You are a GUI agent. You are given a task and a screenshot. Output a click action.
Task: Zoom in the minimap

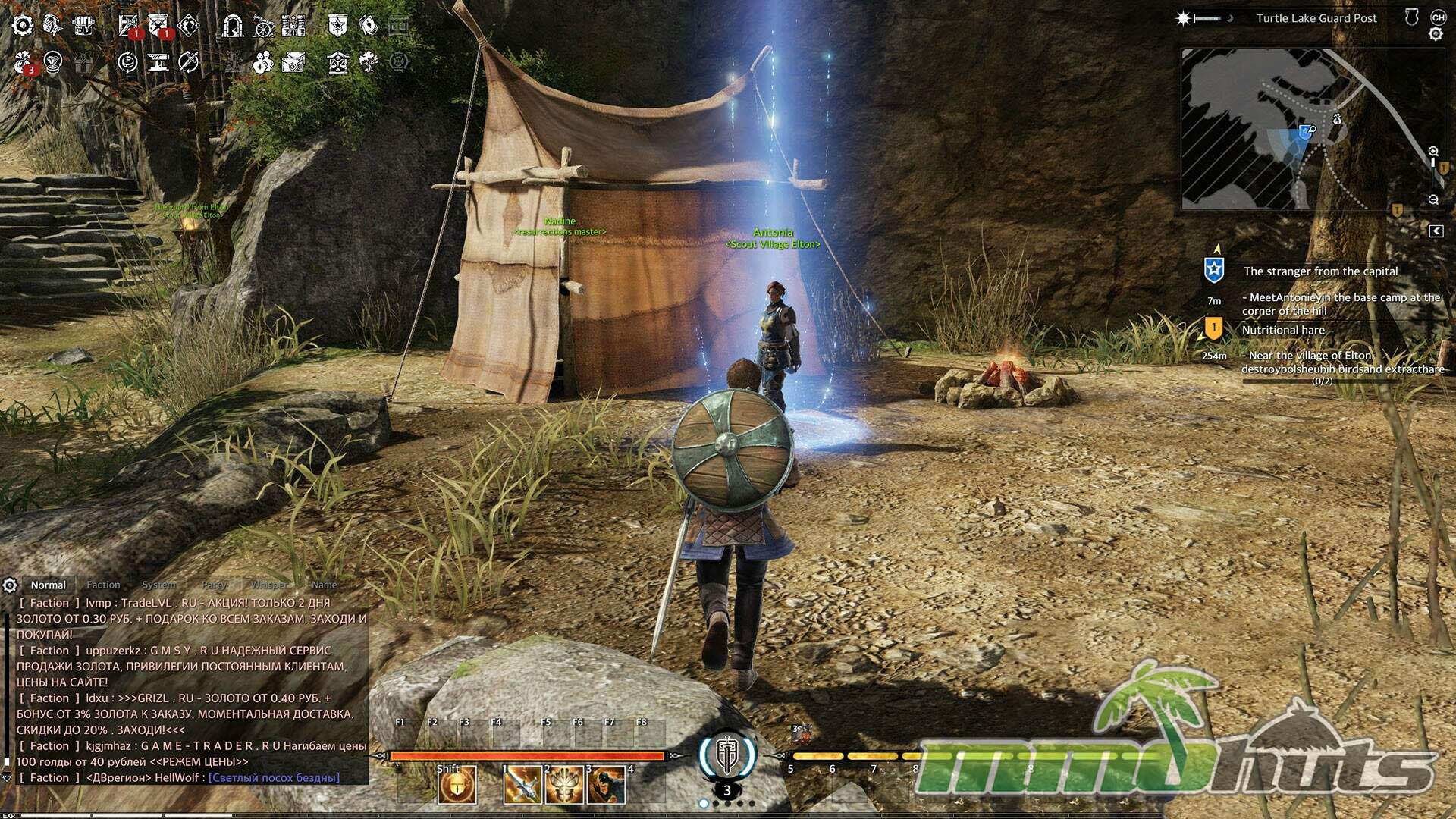(x=1433, y=152)
